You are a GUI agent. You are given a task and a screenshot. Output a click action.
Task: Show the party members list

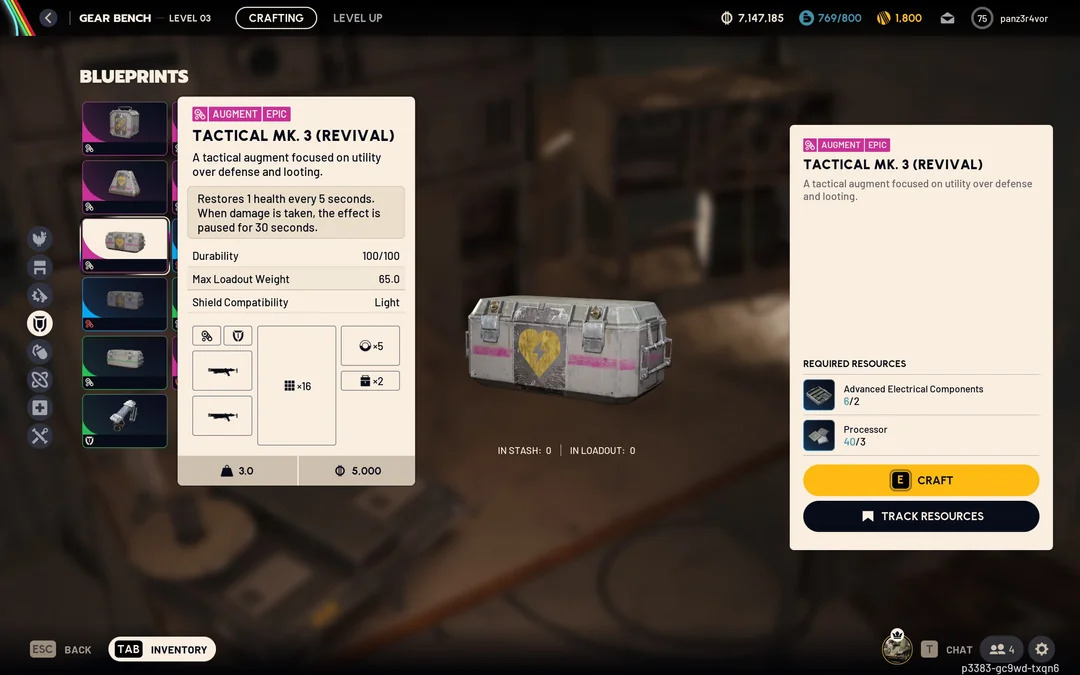point(1001,649)
